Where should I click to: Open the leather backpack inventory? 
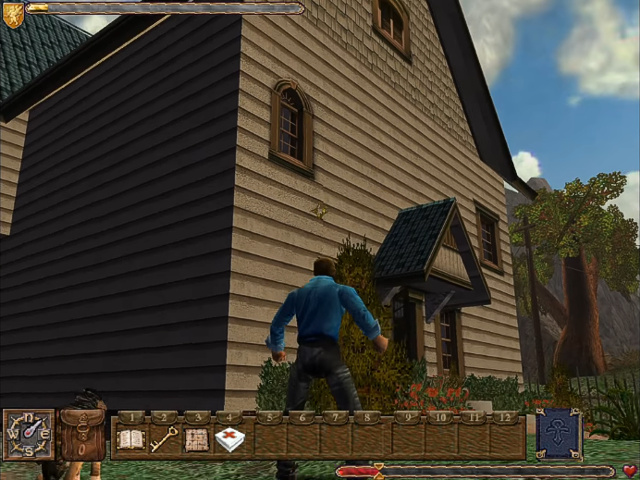82,435
